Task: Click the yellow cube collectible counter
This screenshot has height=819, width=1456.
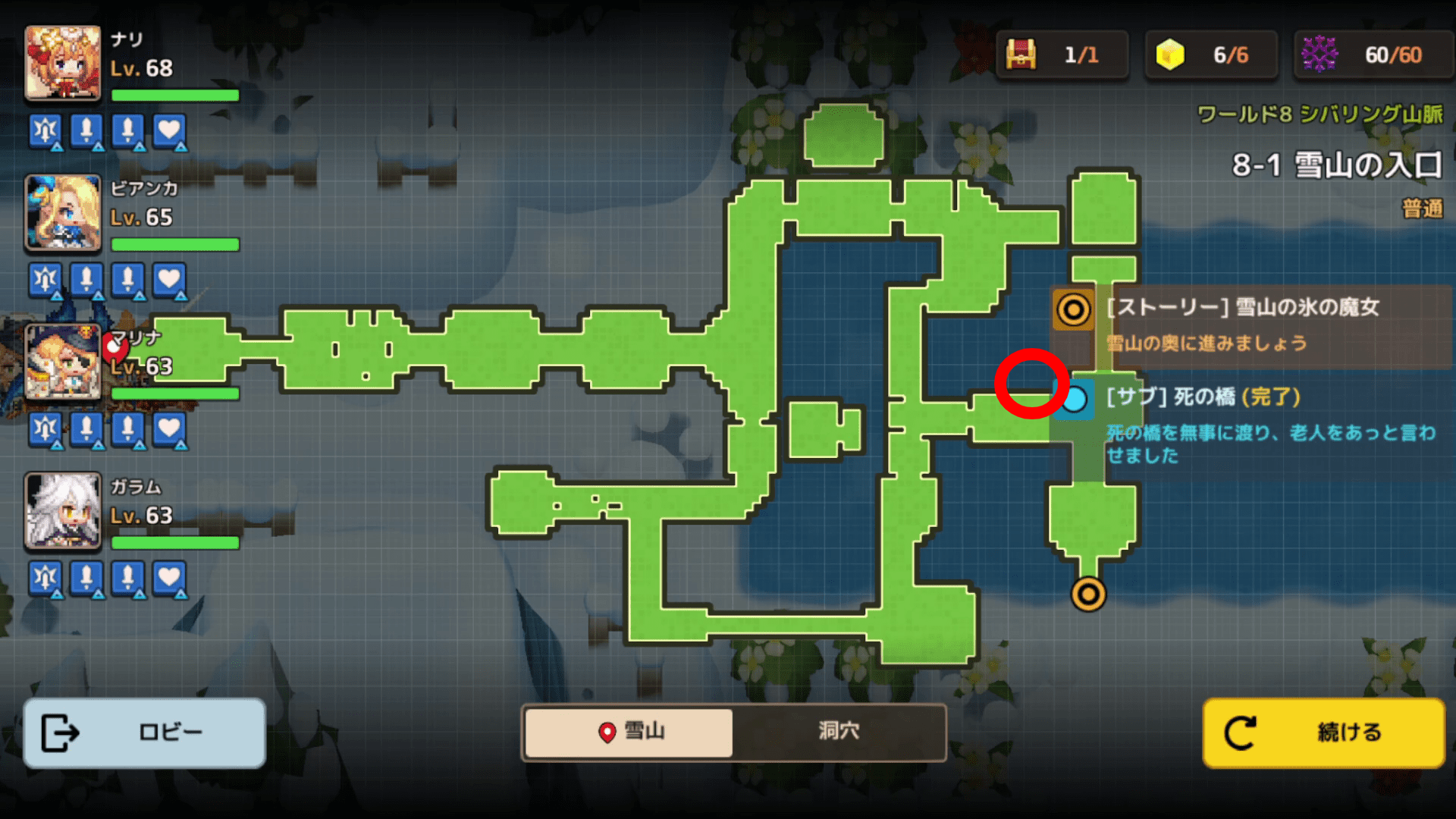Action: click(x=1170, y=55)
